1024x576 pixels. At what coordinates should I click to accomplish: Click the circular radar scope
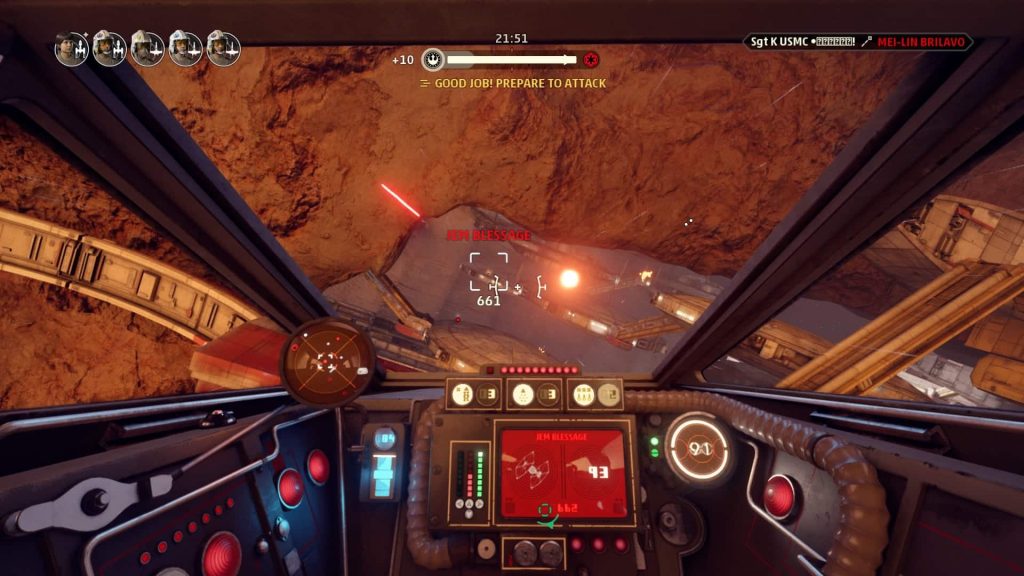[x=327, y=361]
